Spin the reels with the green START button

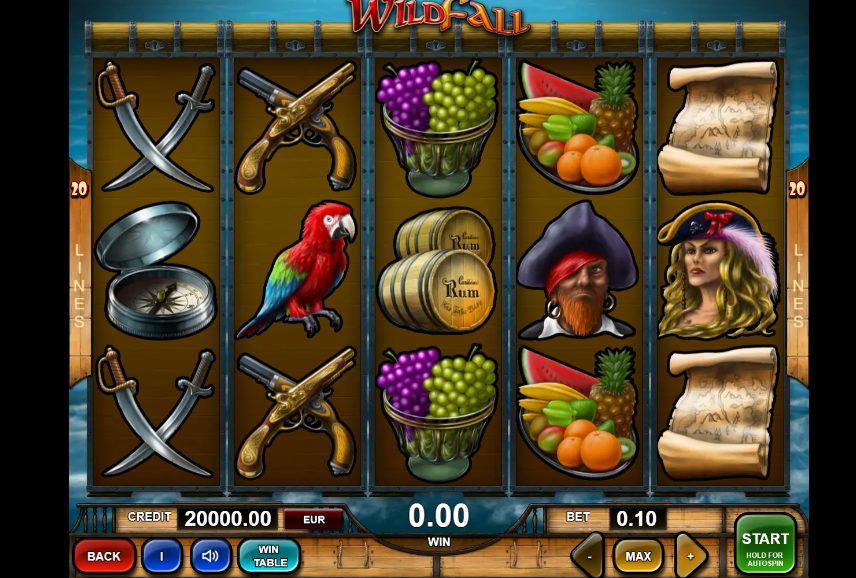coord(765,545)
